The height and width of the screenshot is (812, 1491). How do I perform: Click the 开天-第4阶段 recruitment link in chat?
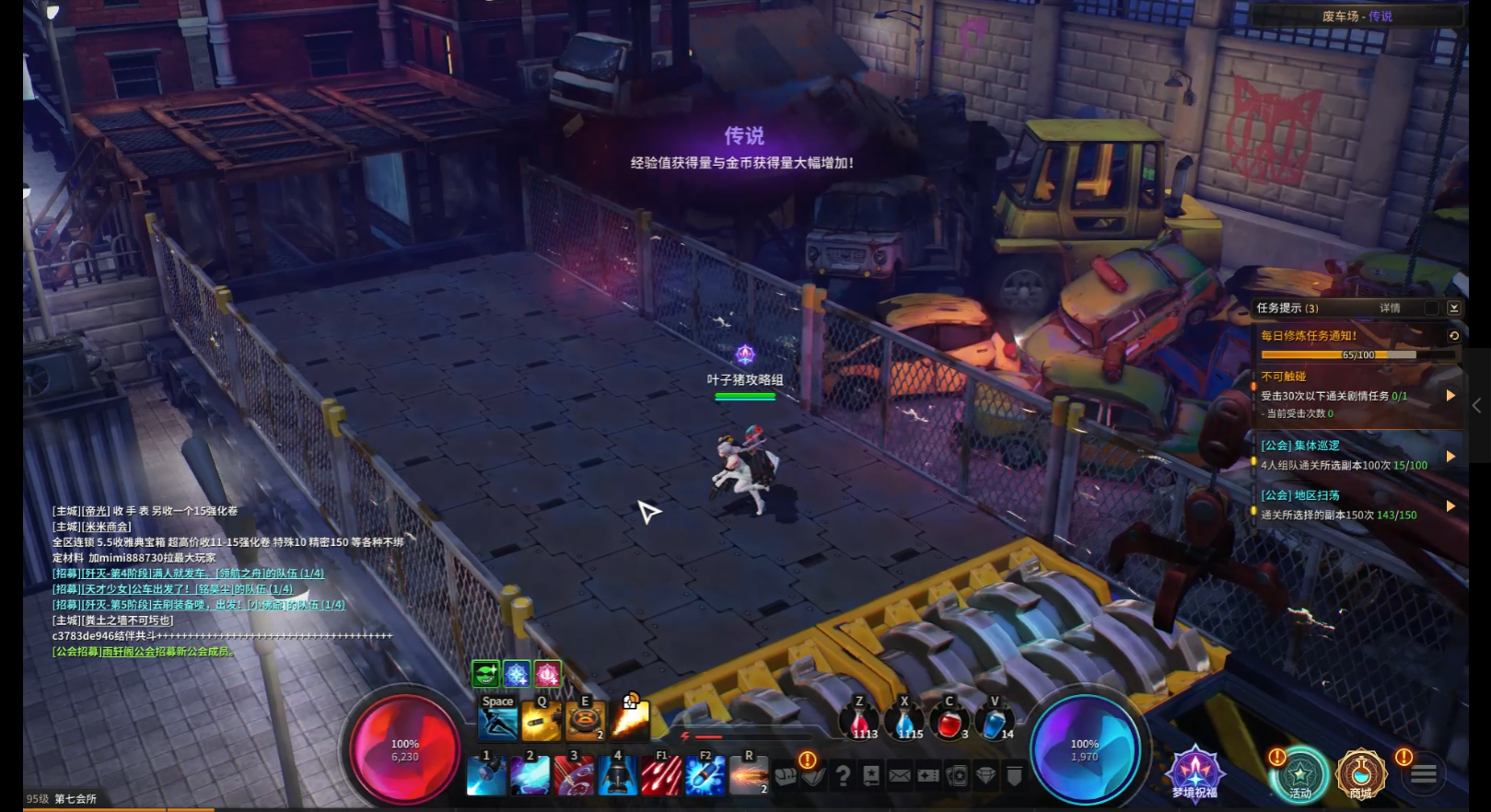coord(189,574)
